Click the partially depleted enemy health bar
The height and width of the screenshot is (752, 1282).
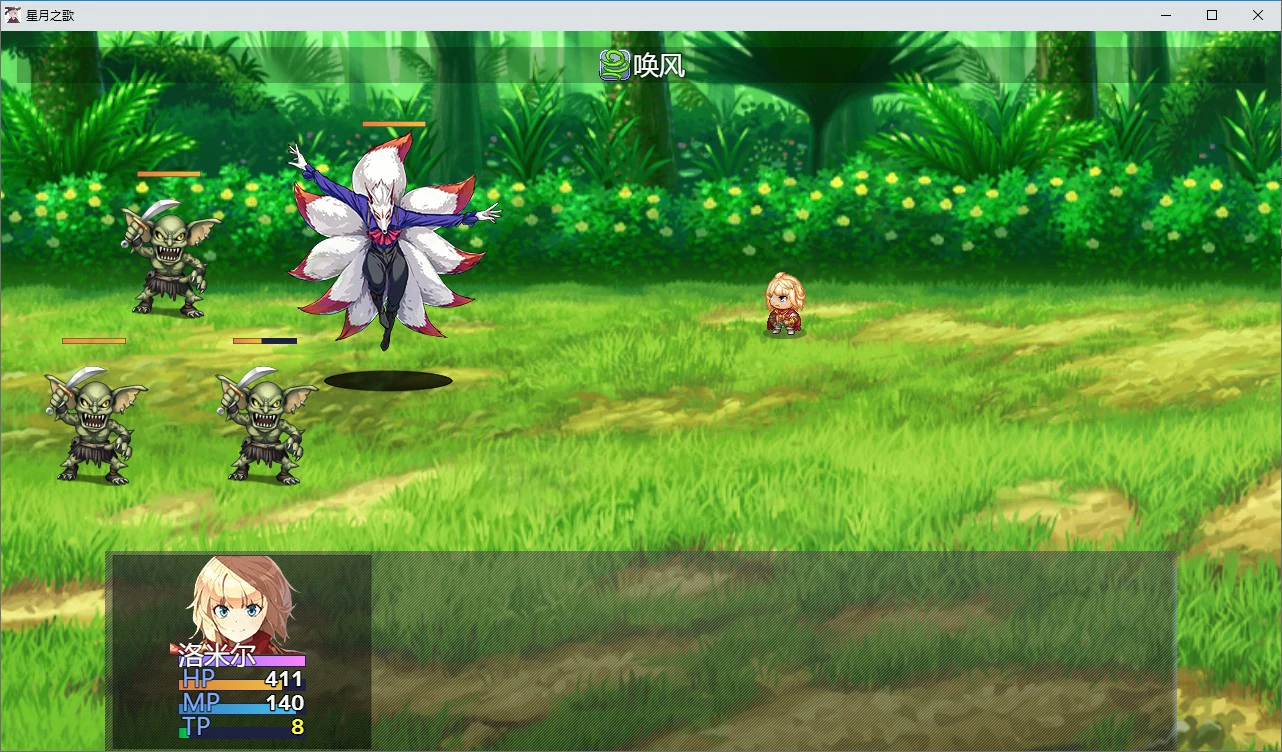tap(263, 340)
